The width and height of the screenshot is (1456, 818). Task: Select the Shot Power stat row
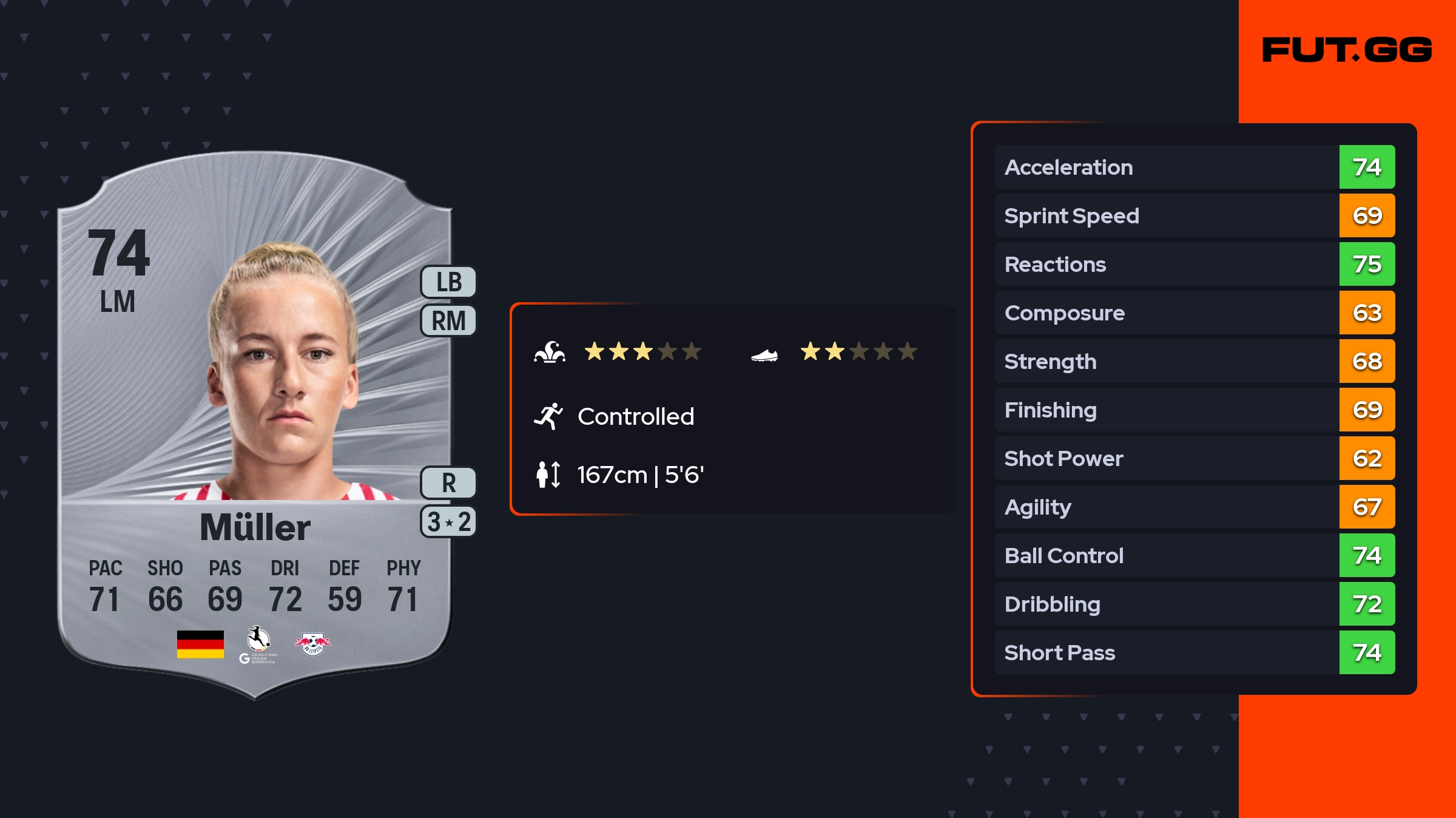tap(1194, 458)
